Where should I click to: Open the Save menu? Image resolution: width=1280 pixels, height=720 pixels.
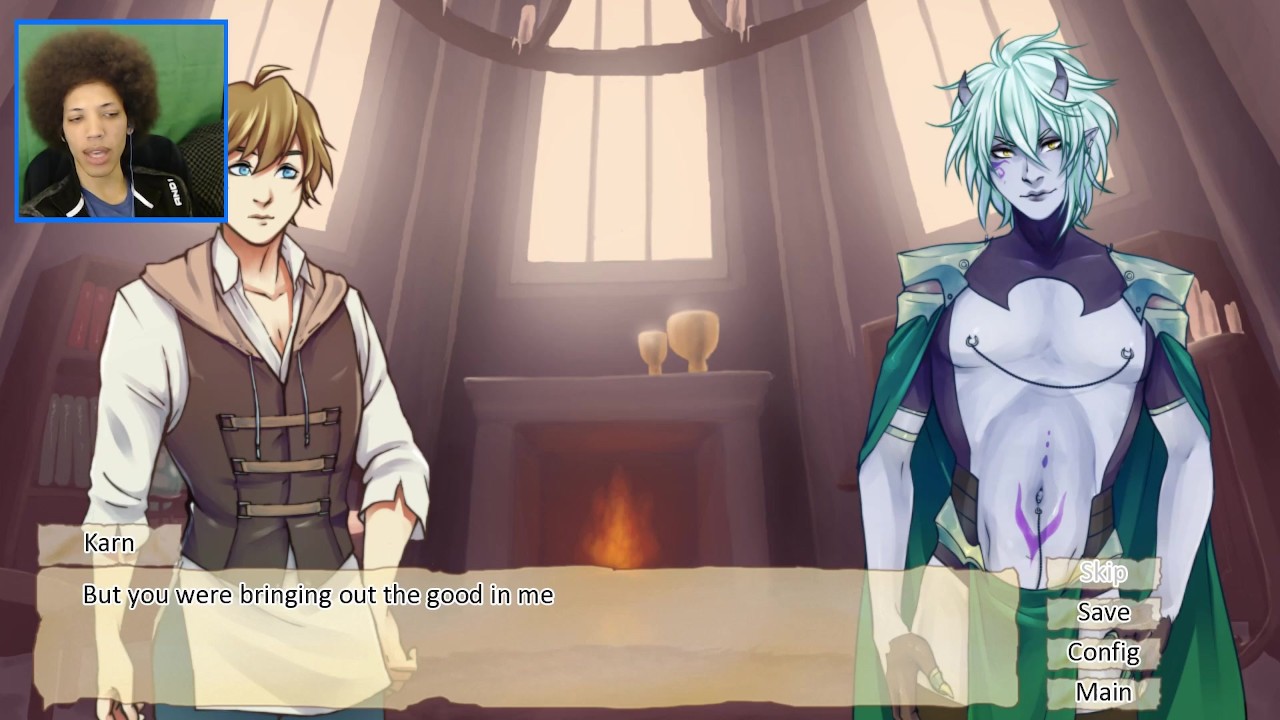coord(1103,612)
